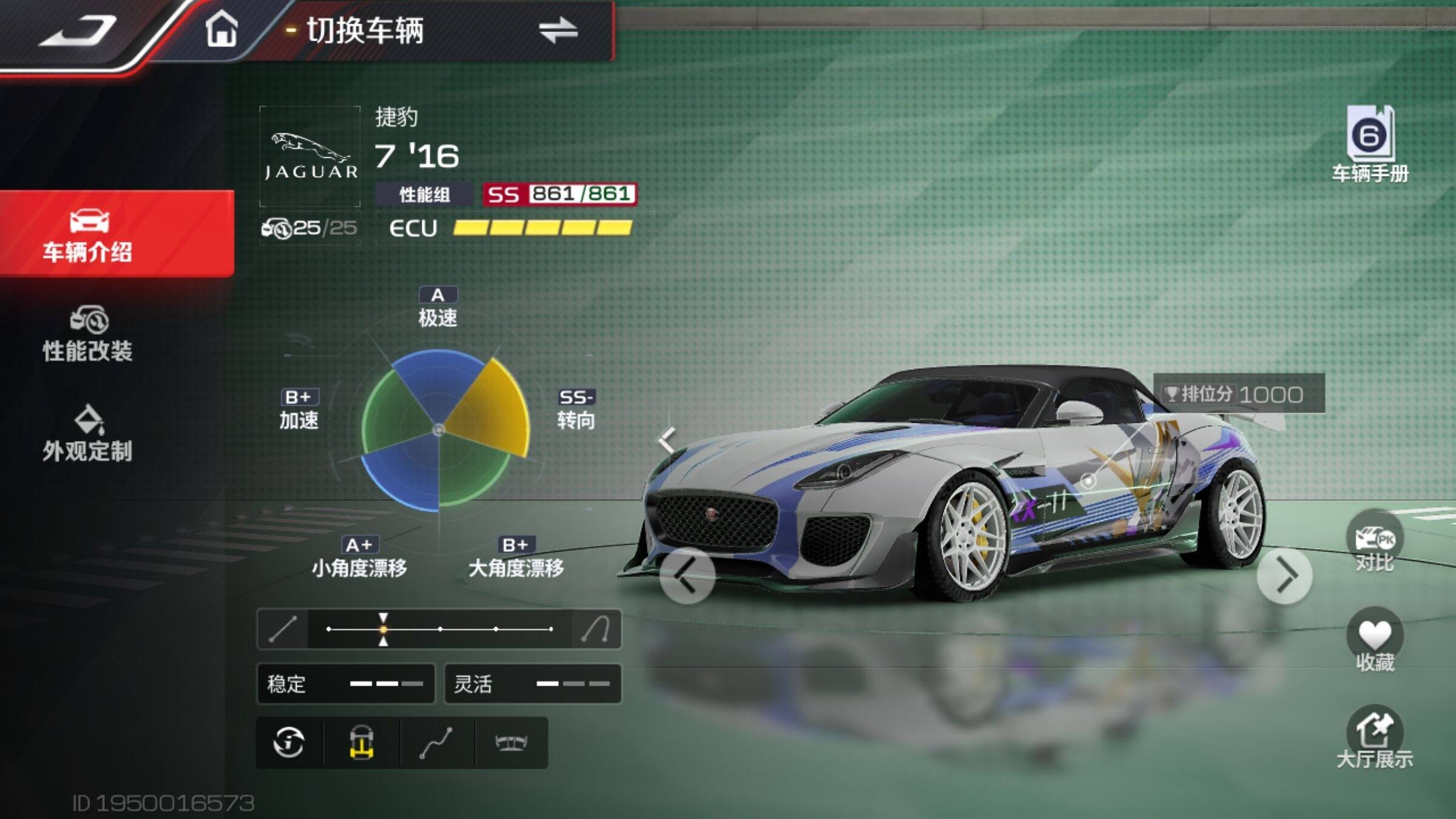
Task: Click the circular info icon
Action: (x=289, y=743)
